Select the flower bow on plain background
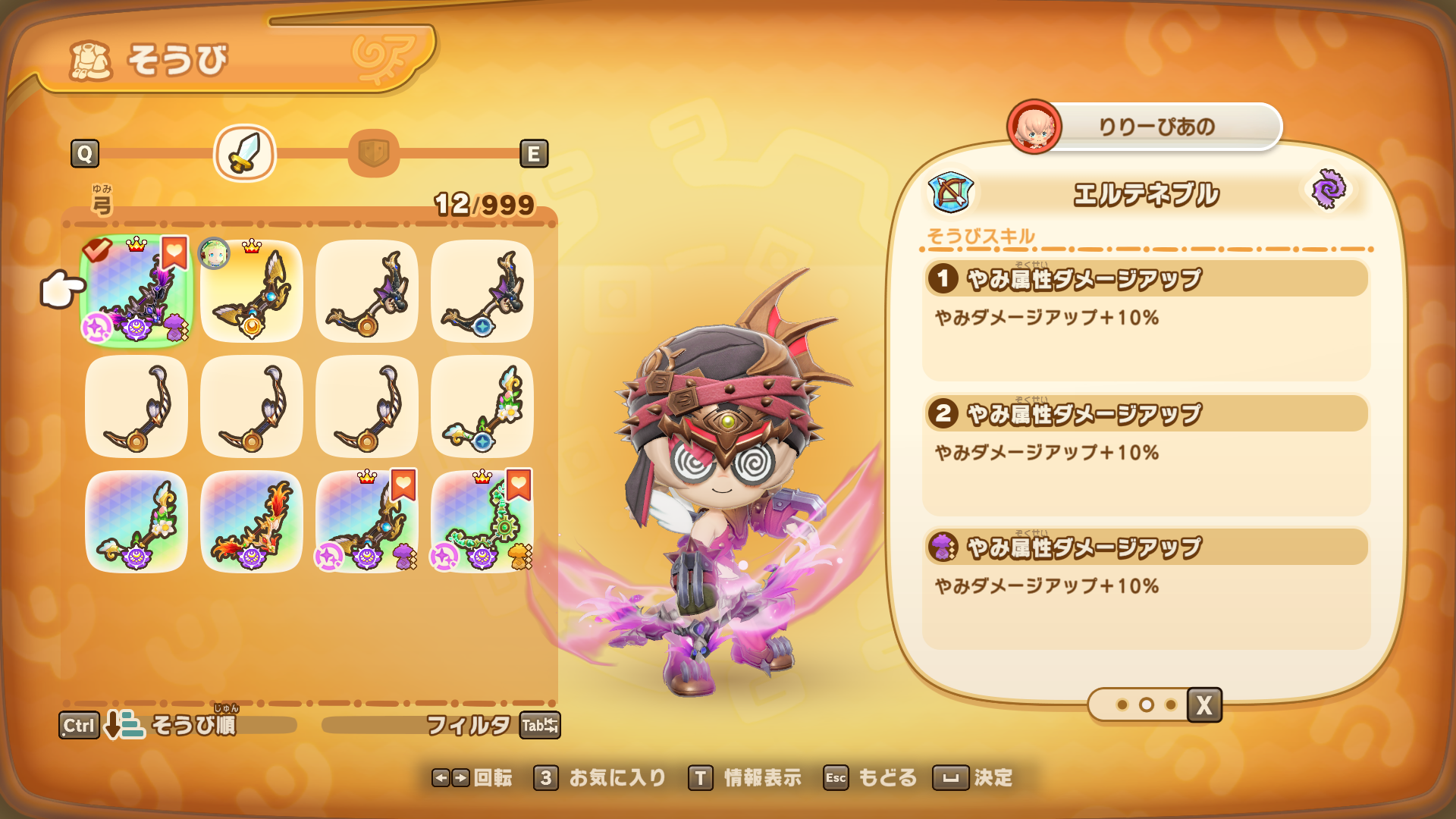The height and width of the screenshot is (819, 1456). (x=482, y=406)
